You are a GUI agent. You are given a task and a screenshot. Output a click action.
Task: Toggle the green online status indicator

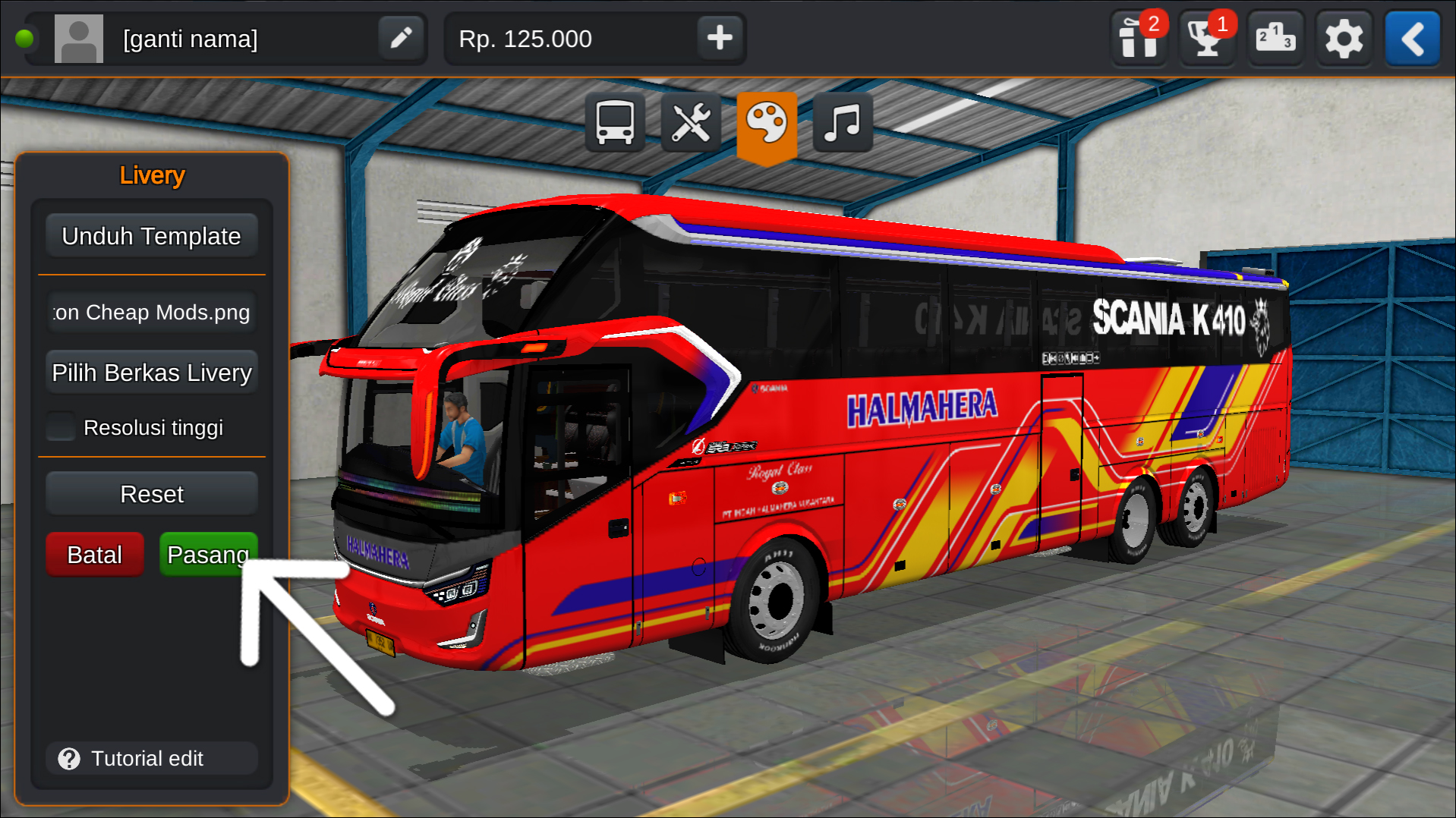pyautogui.click(x=26, y=36)
